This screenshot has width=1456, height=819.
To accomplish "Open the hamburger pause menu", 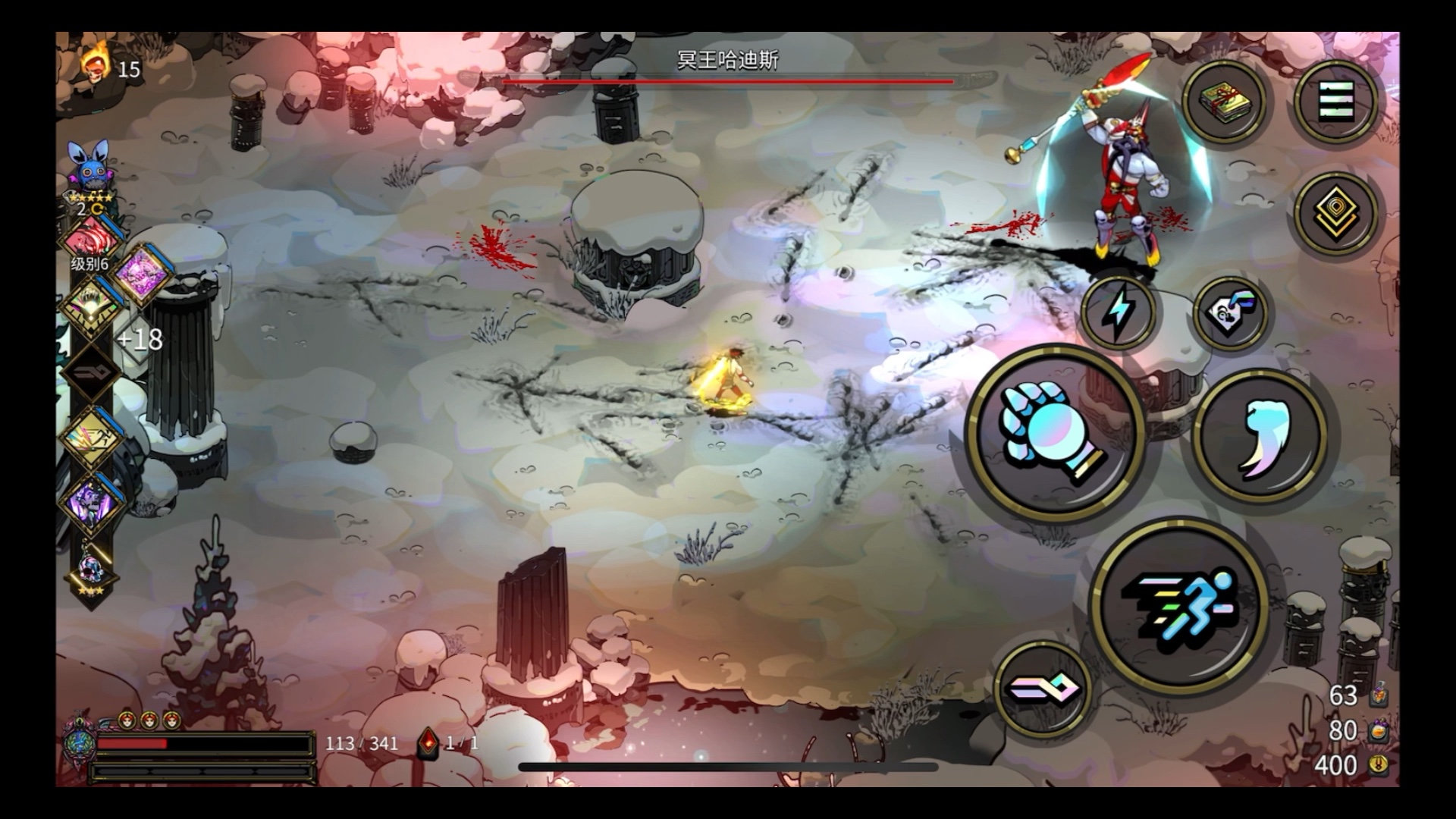I will [1335, 101].
